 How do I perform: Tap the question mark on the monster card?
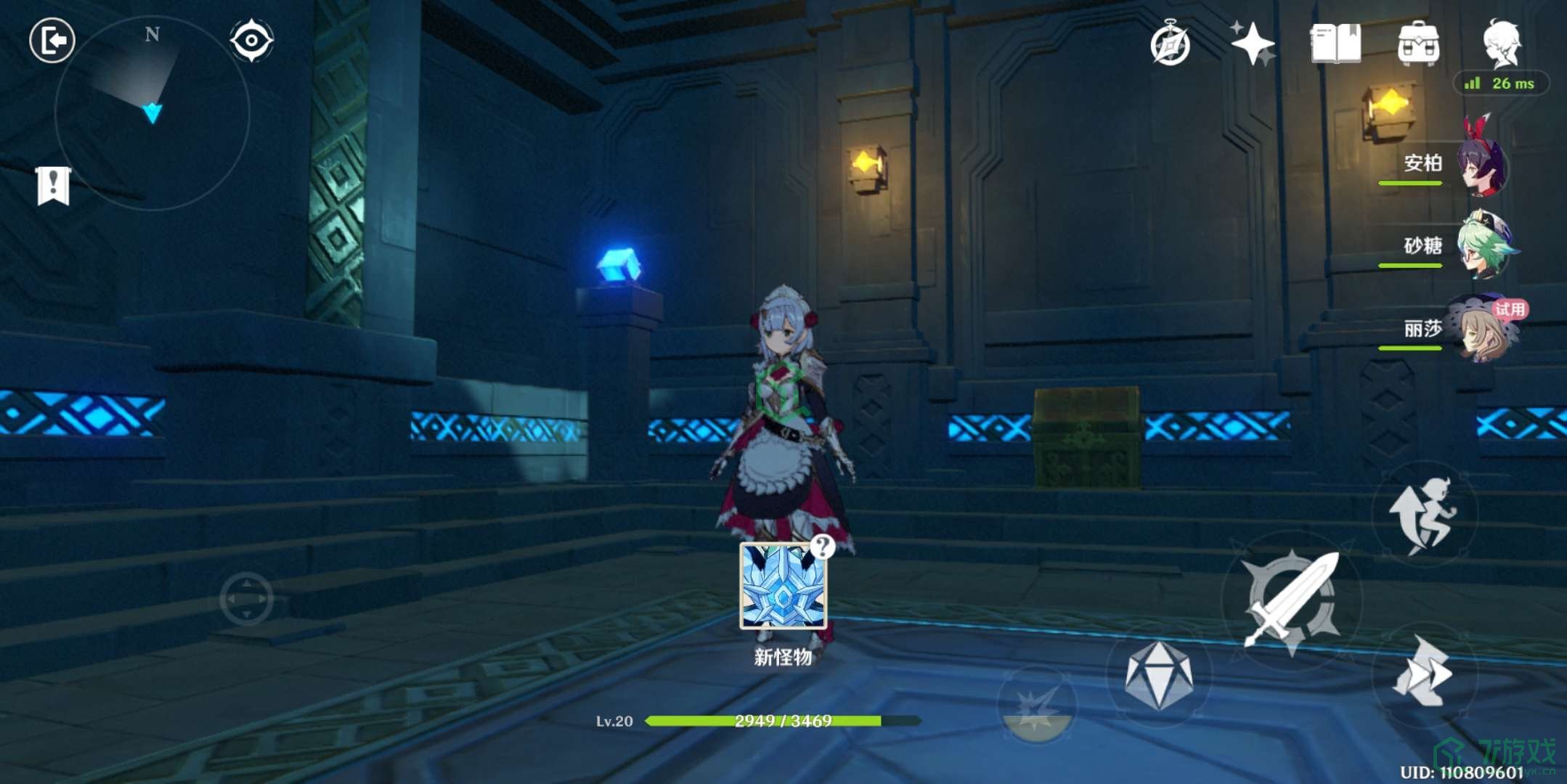(823, 546)
